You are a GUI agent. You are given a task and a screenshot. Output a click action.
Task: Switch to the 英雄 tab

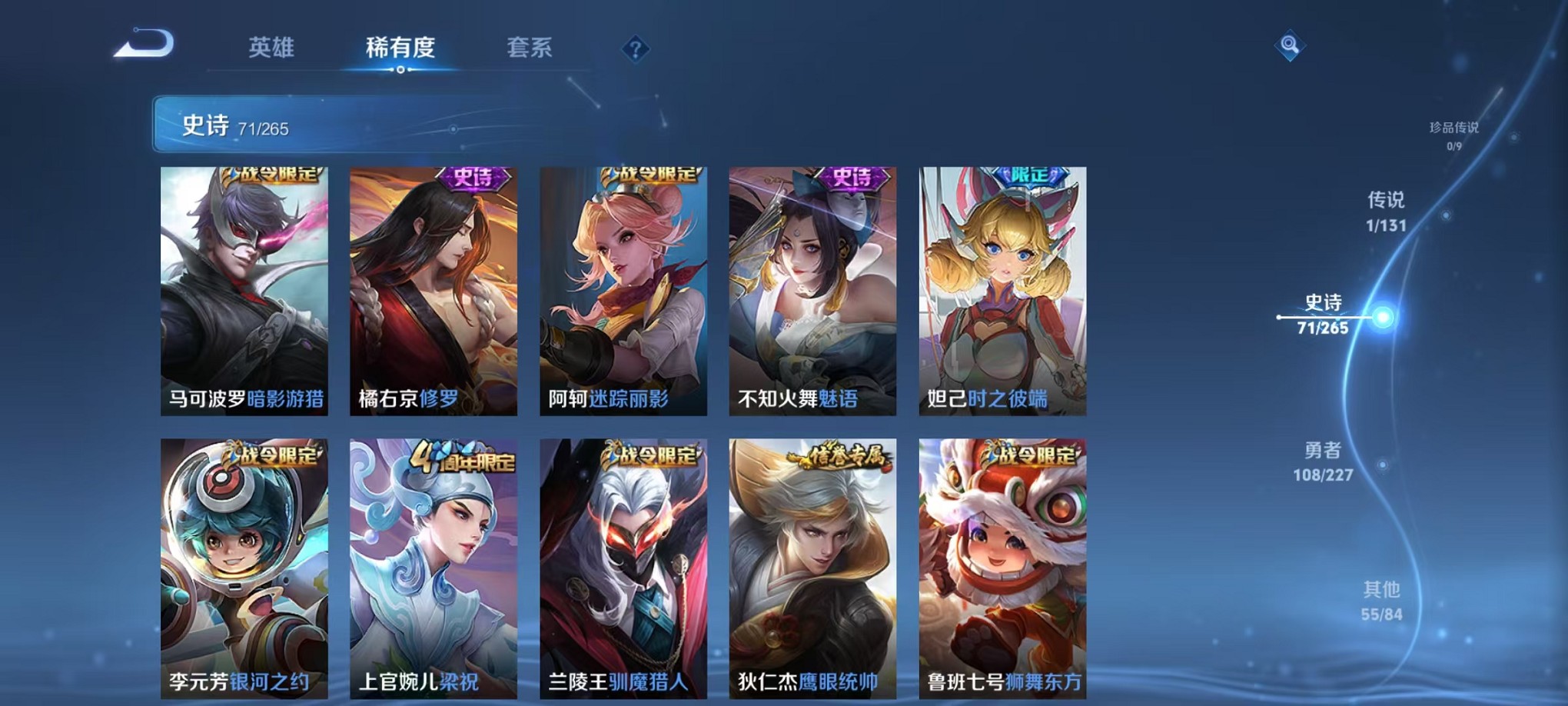(271, 48)
